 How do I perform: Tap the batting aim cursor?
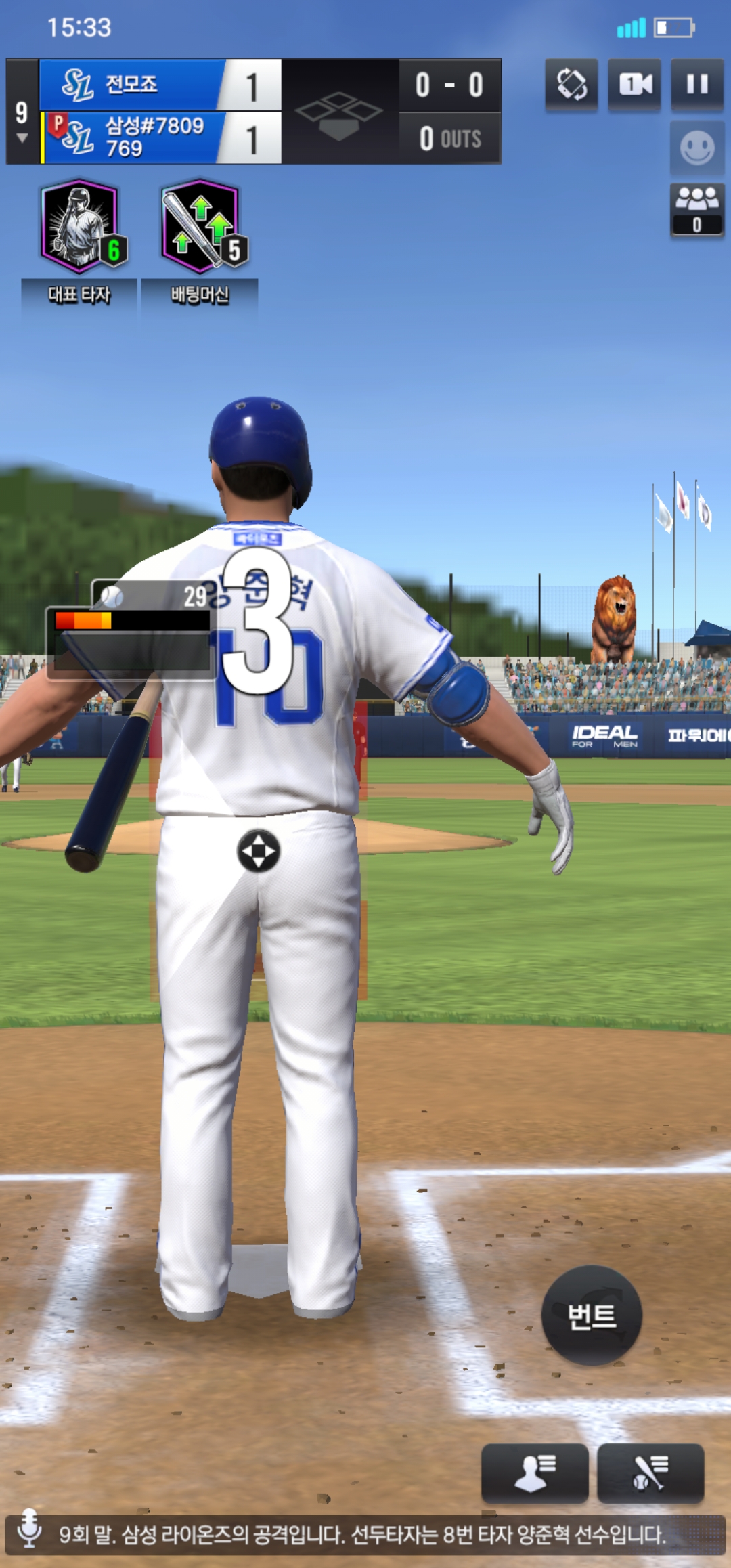[x=258, y=850]
